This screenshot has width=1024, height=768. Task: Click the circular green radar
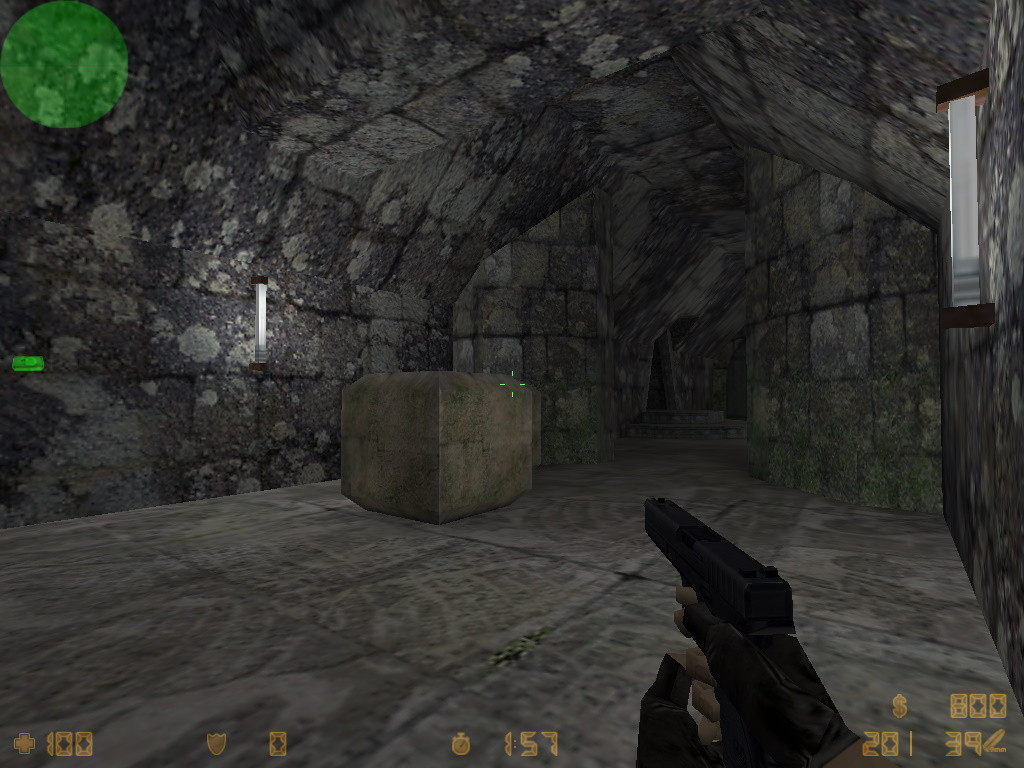pyautogui.click(x=64, y=64)
